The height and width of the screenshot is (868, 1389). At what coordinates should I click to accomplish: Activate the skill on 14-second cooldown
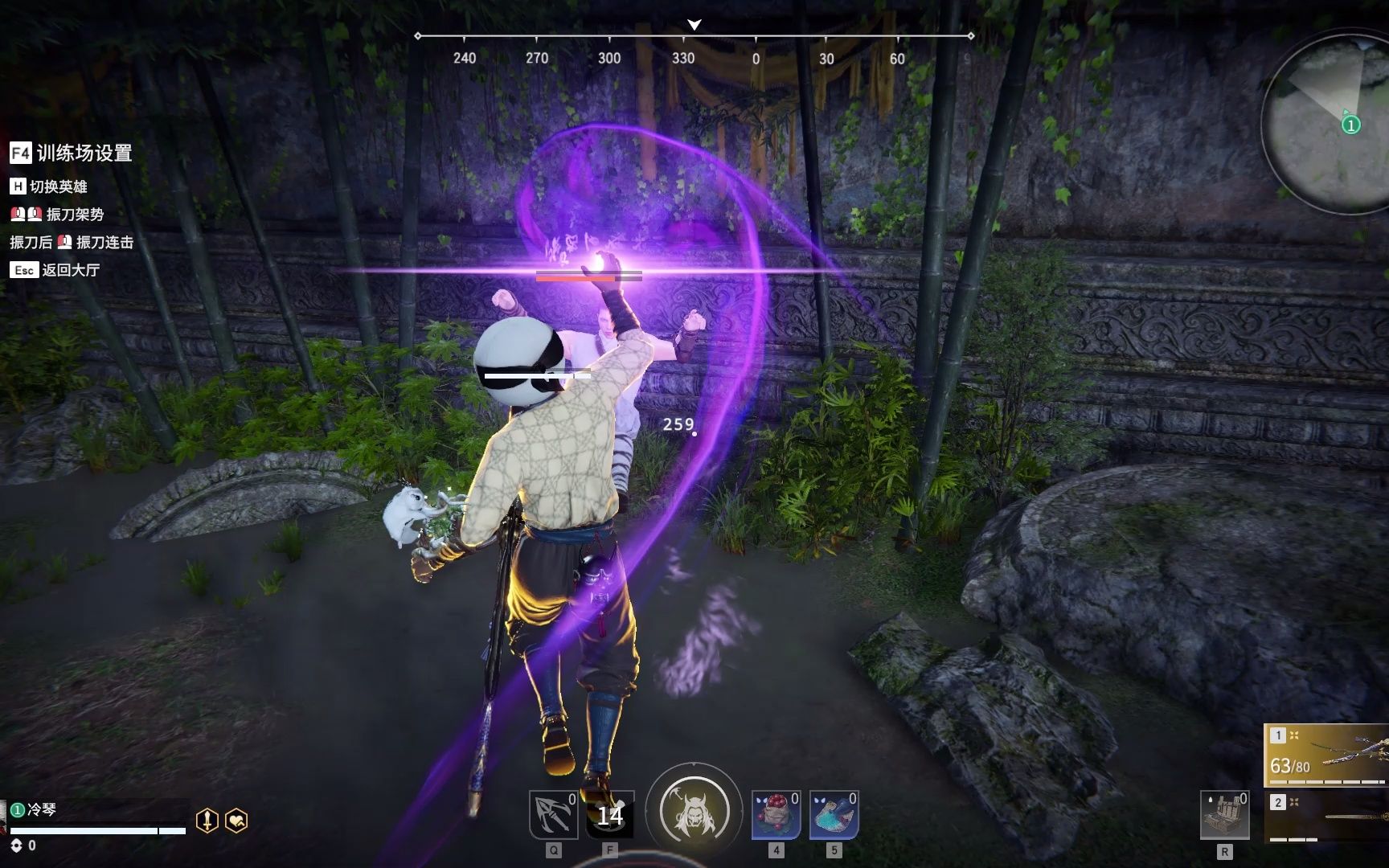pyautogui.click(x=610, y=815)
